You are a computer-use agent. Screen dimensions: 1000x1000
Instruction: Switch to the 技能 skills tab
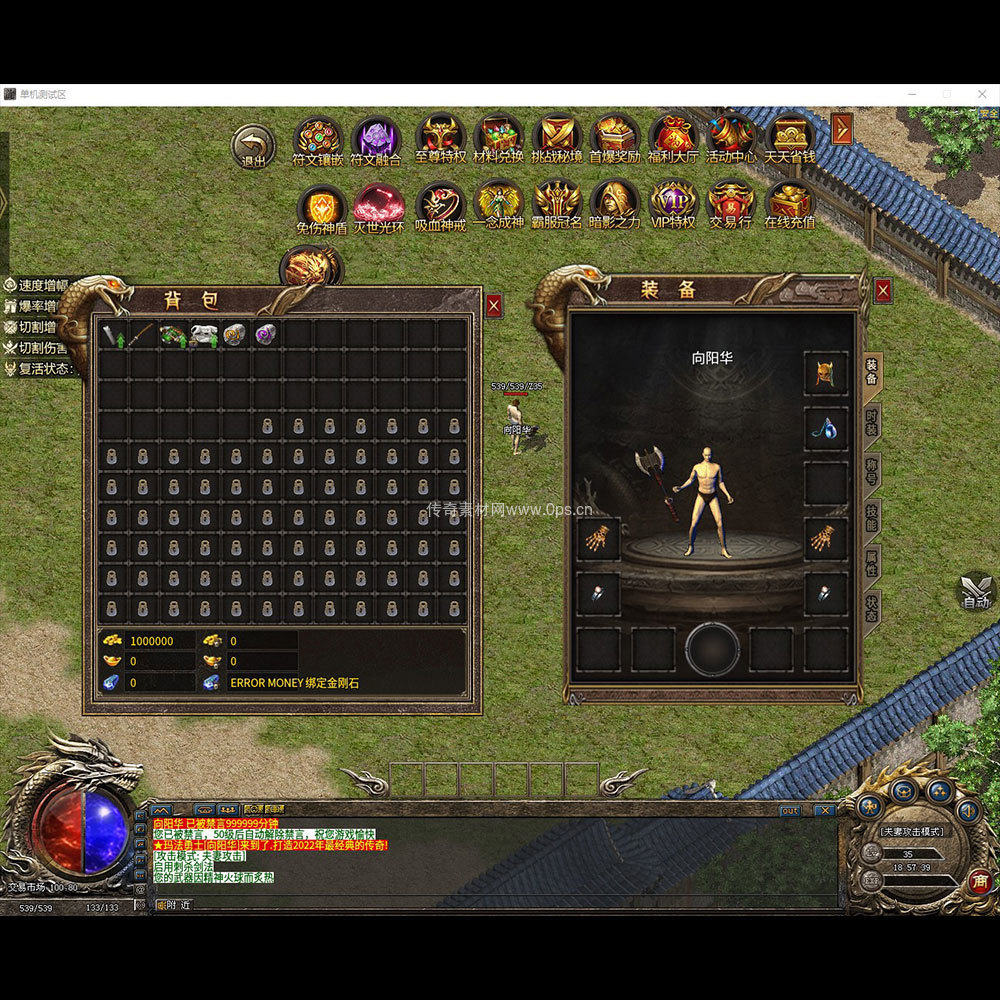click(x=872, y=516)
